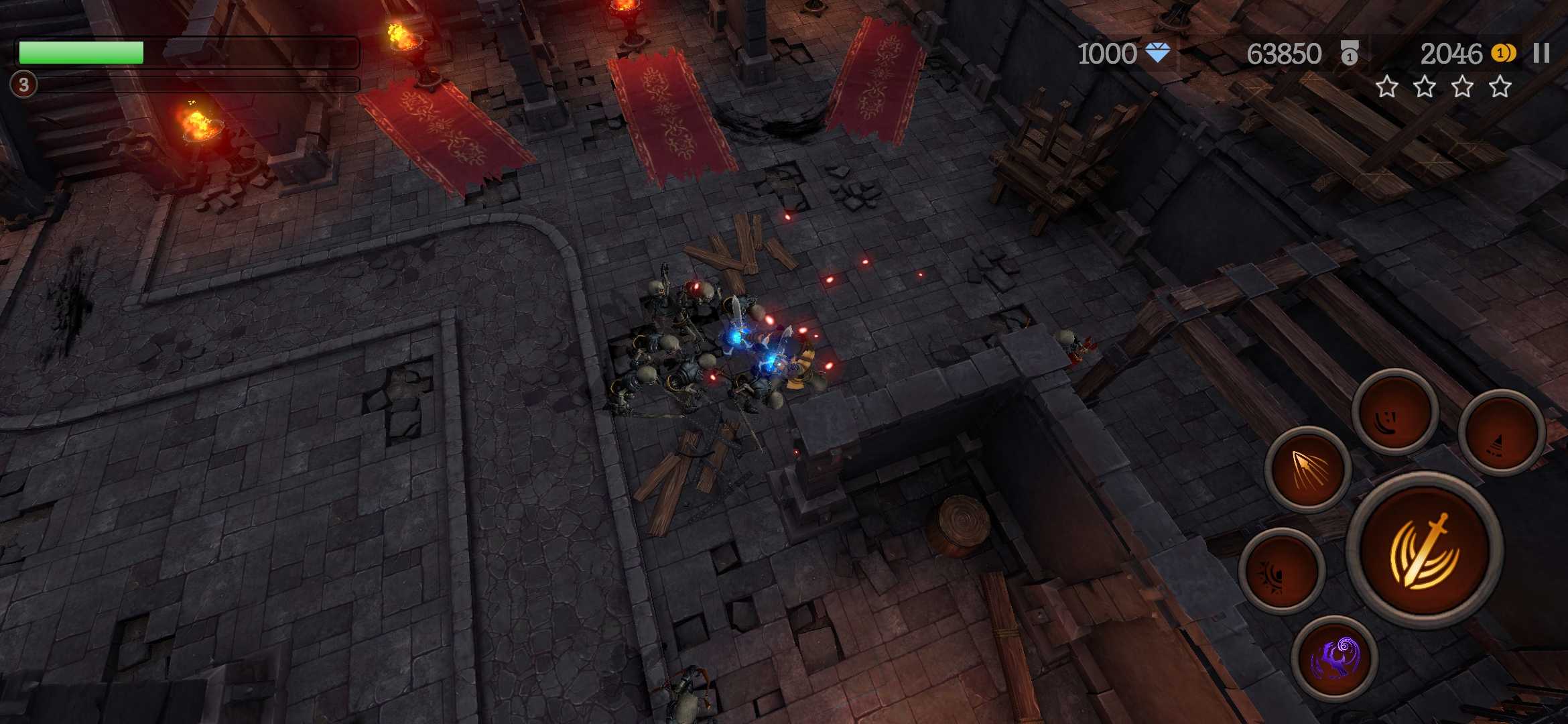
Task: Select the dimmed cone-shaped skill button
Action: [x=1501, y=432]
